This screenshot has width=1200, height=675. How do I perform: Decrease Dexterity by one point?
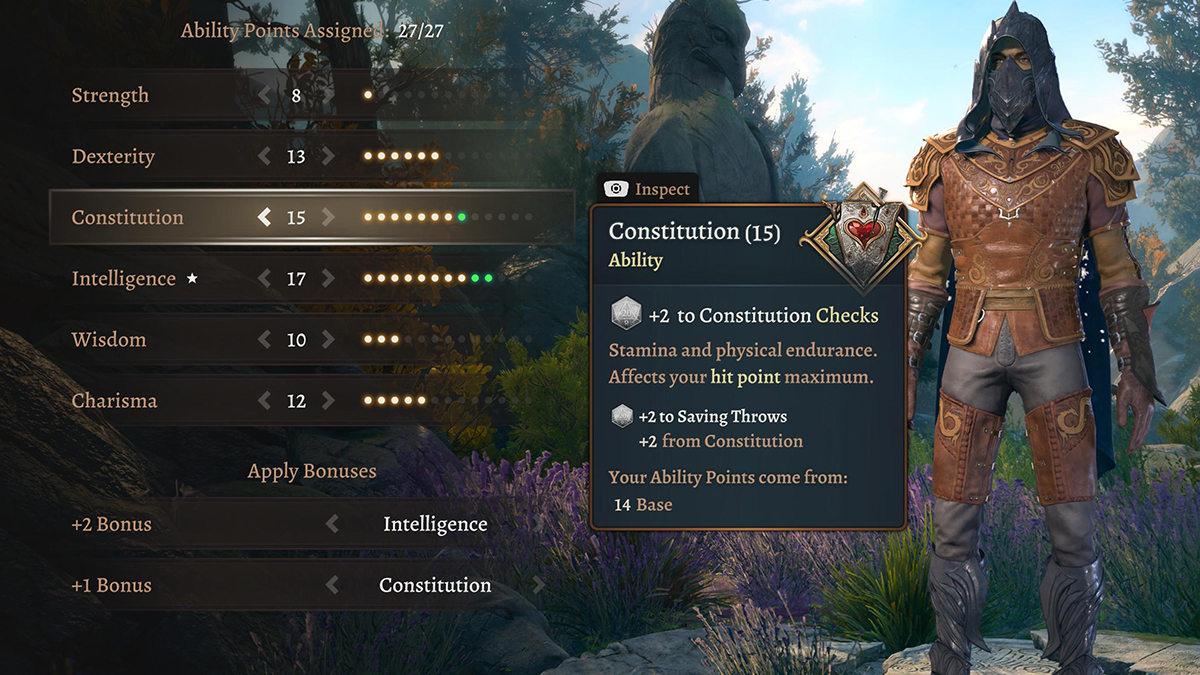(265, 157)
